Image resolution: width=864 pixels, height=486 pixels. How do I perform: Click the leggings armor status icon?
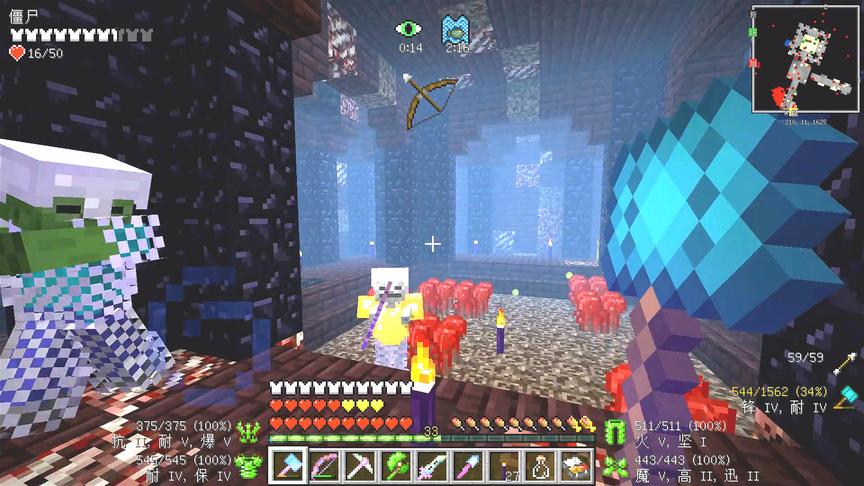[x=614, y=432]
